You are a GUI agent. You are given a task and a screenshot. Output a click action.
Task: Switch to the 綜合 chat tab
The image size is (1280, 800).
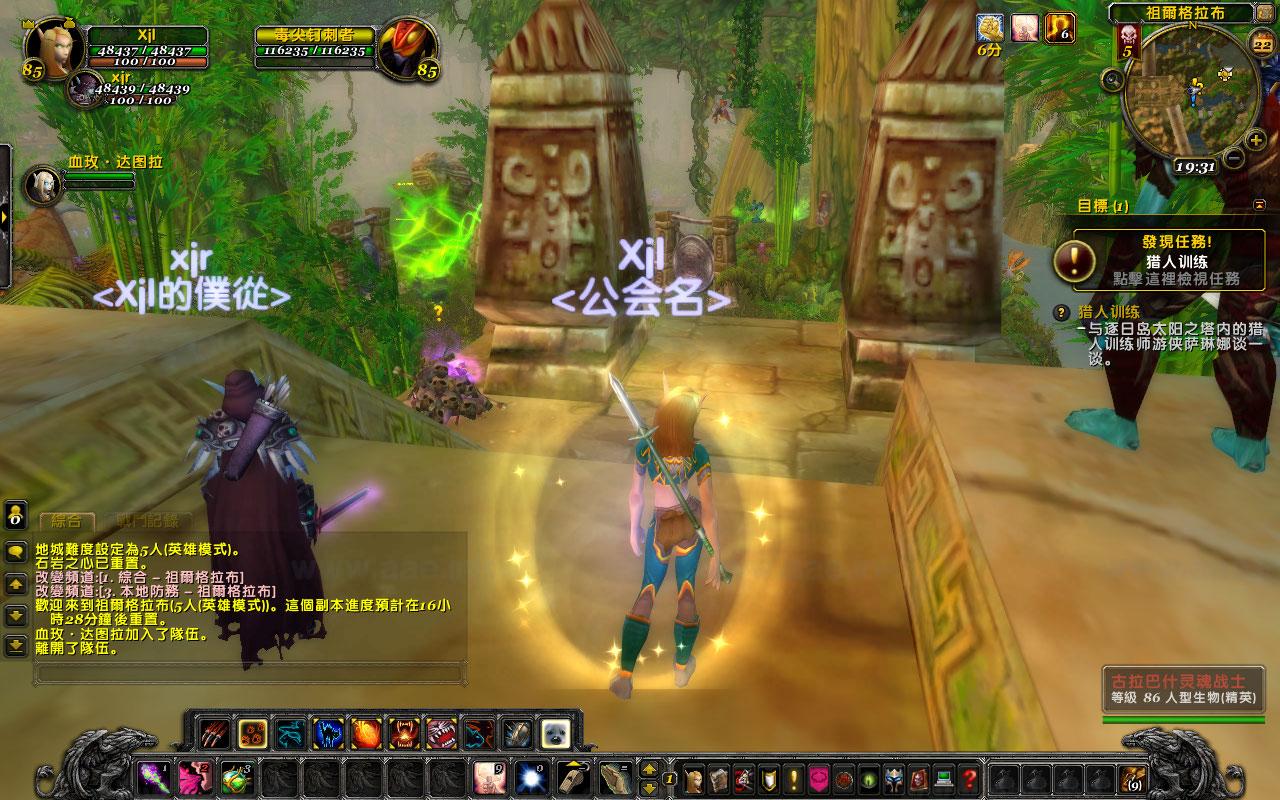[67, 521]
